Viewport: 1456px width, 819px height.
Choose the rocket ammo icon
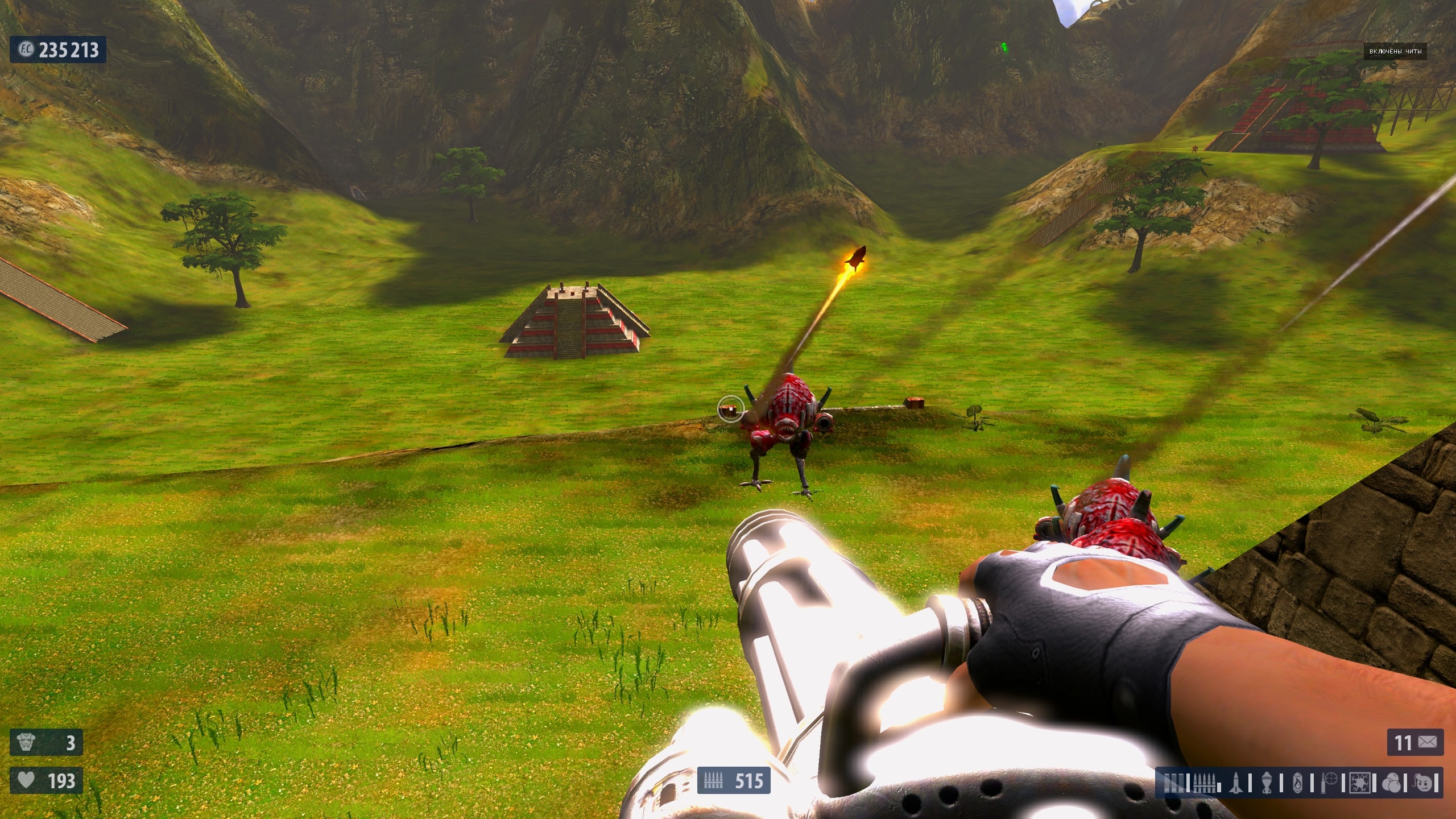(x=1235, y=783)
